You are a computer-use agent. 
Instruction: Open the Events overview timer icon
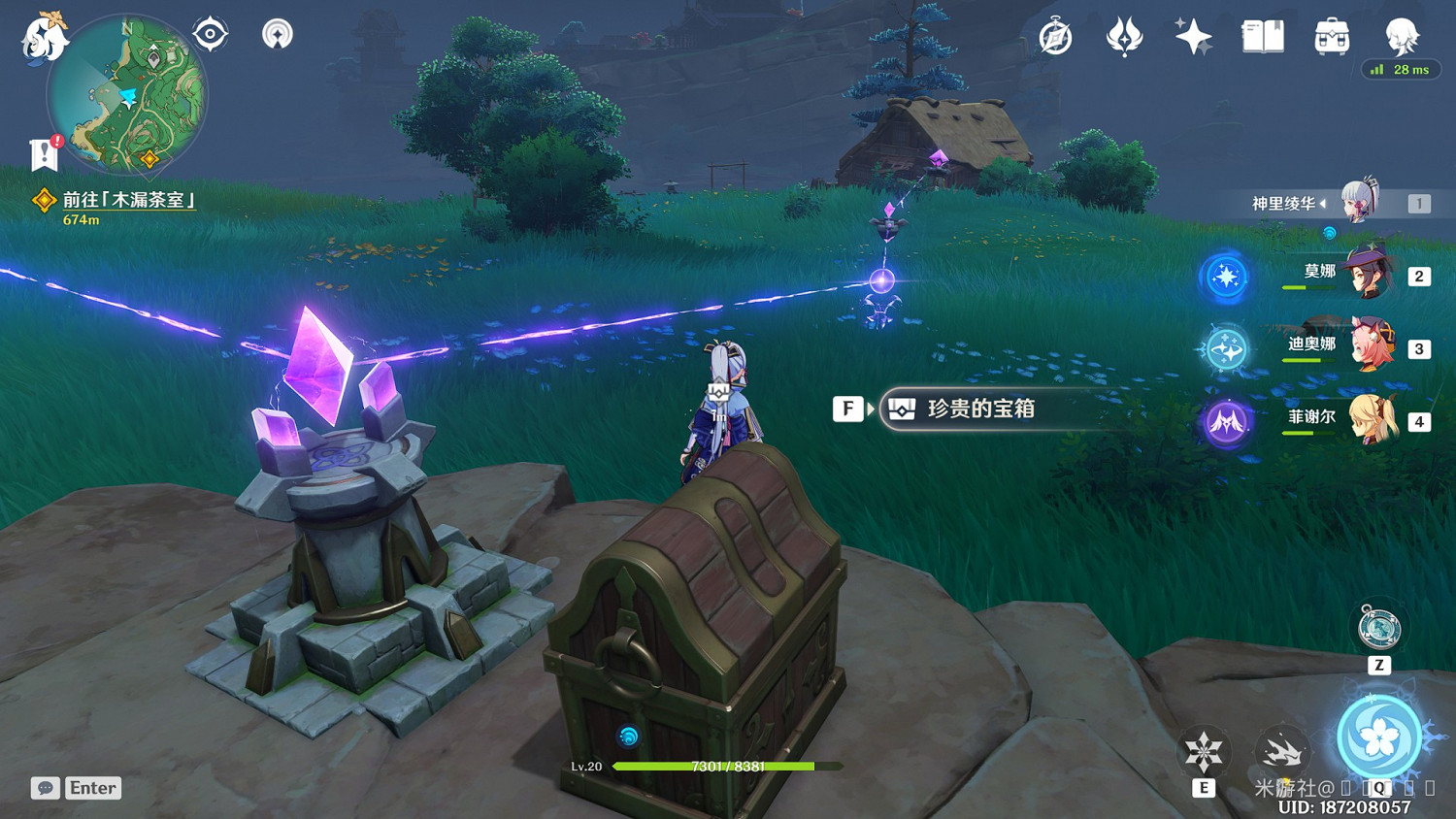point(1054,36)
